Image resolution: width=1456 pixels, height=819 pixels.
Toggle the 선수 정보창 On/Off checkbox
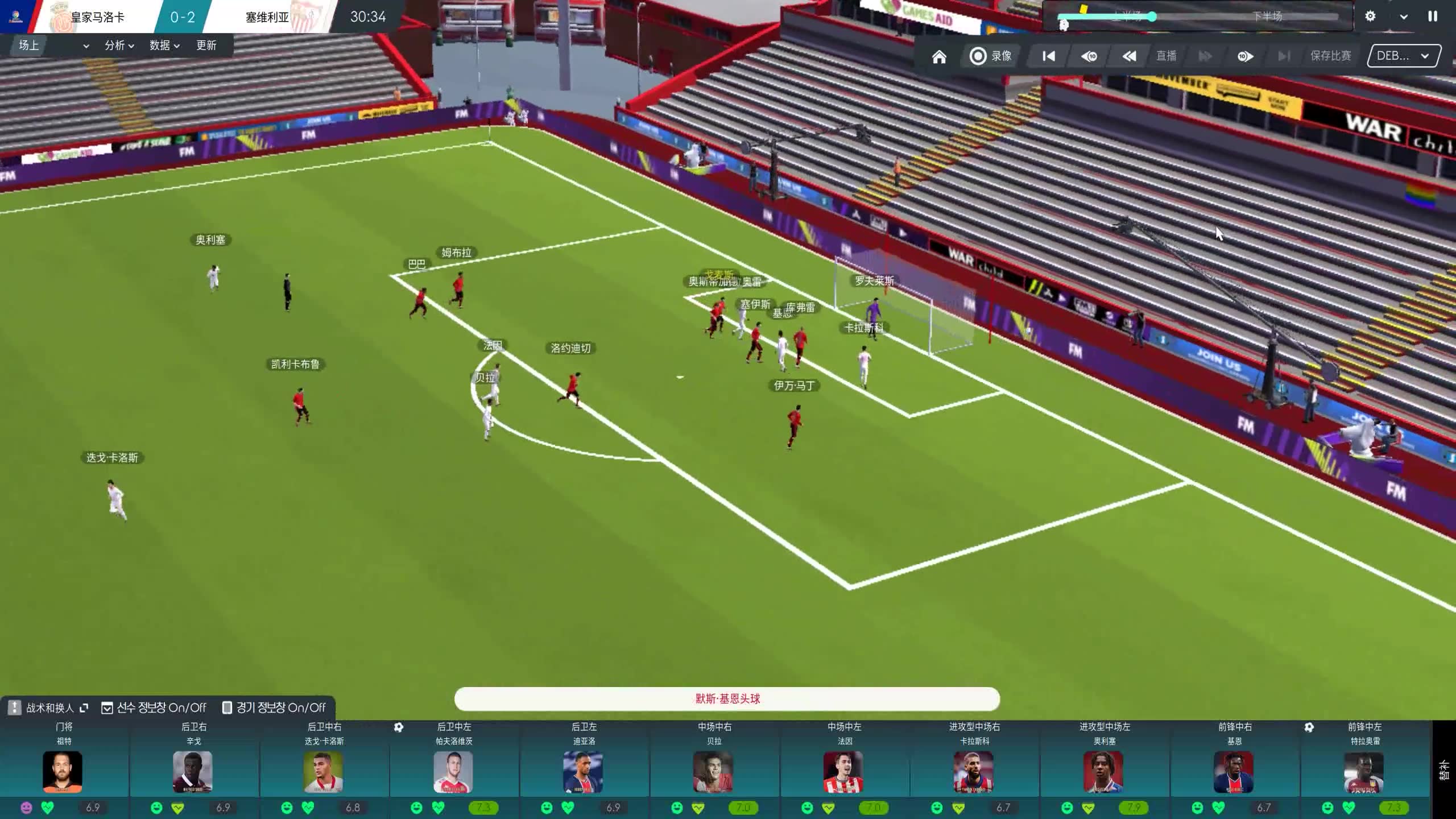pyautogui.click(x=107, y=708)
